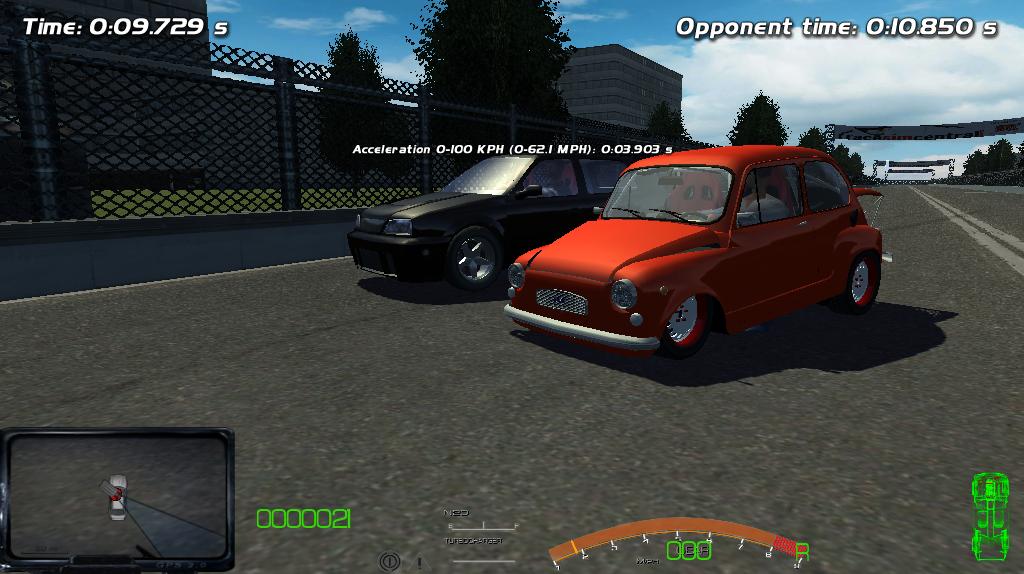Click the exclamation warning indicator
This screenshot has height=574, width=1024.
coord(419,563)
